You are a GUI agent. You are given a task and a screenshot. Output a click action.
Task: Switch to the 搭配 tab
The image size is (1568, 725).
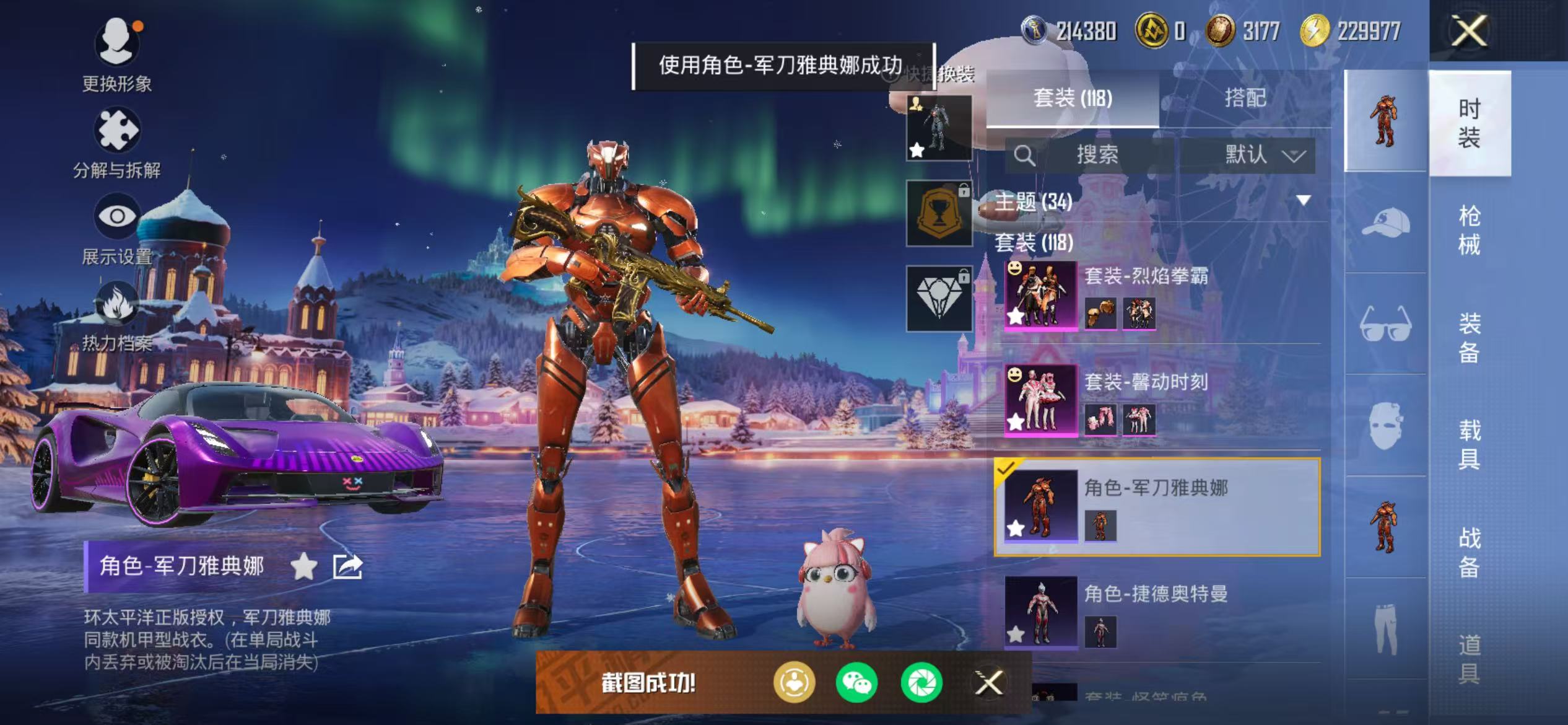pyautogui.click(x=1245, y=98)
